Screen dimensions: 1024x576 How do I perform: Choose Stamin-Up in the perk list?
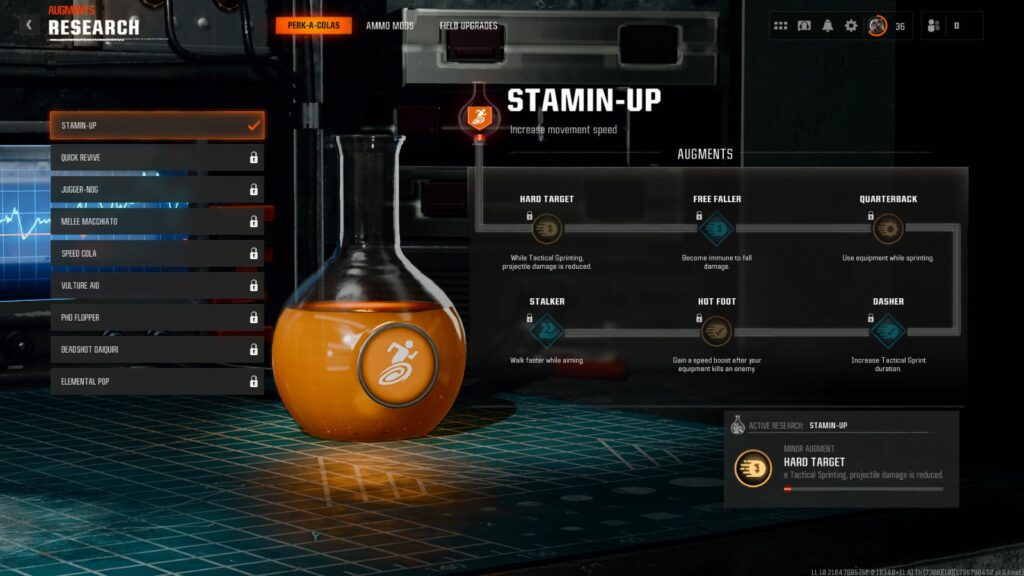pyautogui.click(x=157, y=126)
